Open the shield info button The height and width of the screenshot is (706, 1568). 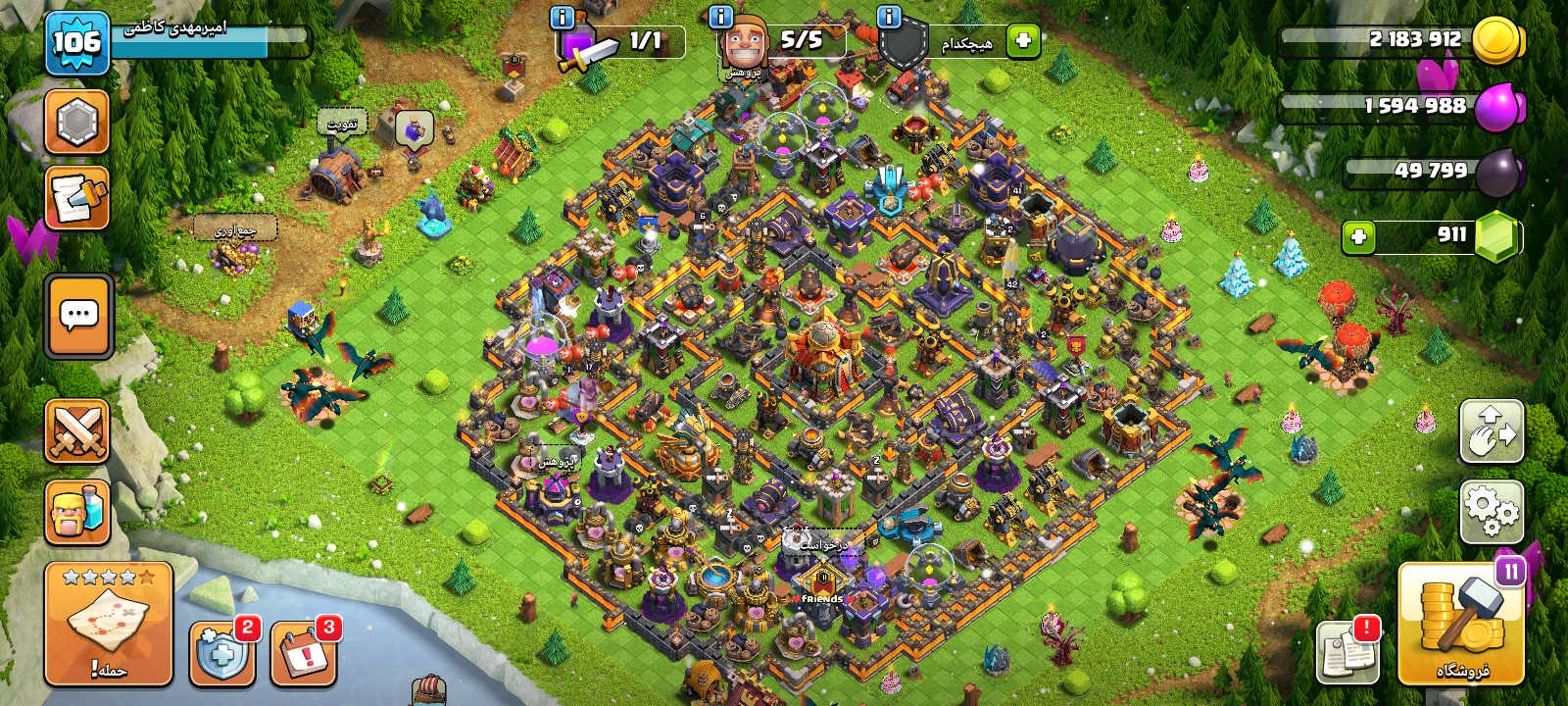222,653
